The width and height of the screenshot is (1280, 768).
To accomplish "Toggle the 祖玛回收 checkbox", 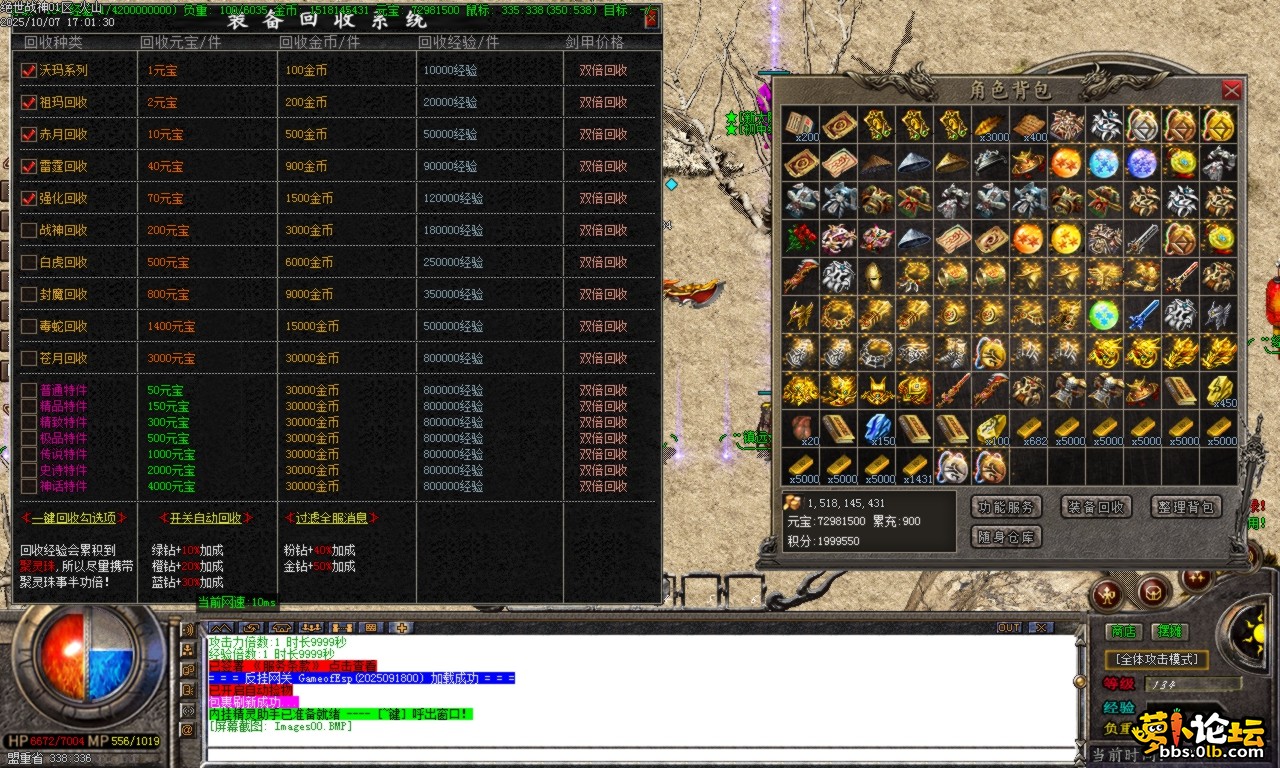I will click(29, 102).
